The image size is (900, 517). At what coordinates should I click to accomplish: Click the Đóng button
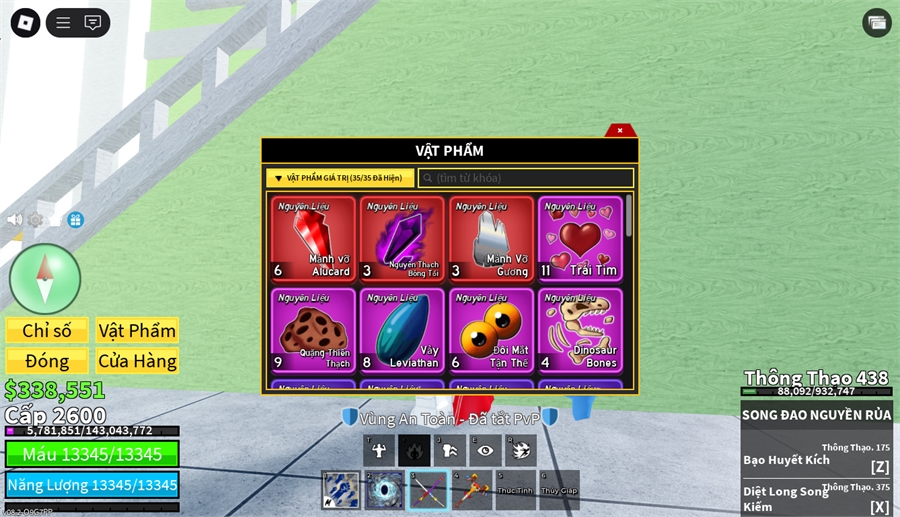47,361
